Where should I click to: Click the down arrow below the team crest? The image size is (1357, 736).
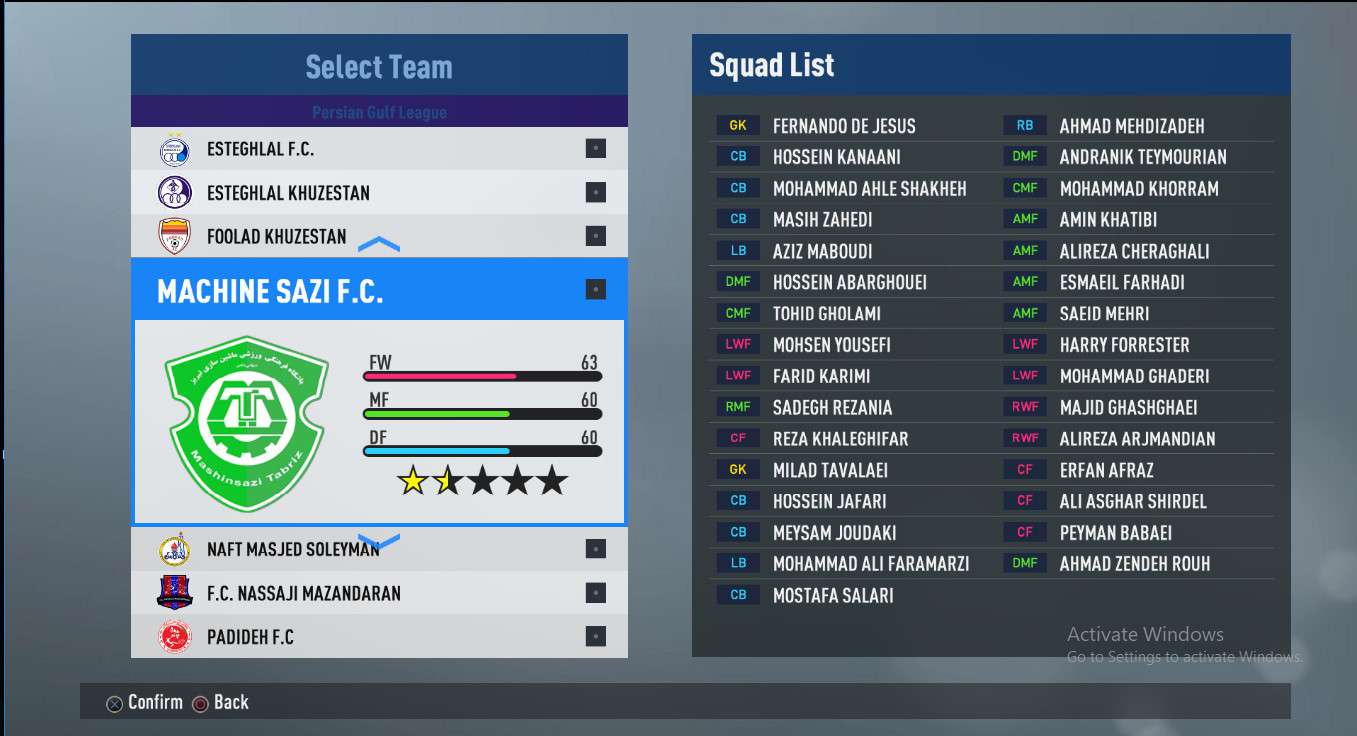(x=379, y=541)
